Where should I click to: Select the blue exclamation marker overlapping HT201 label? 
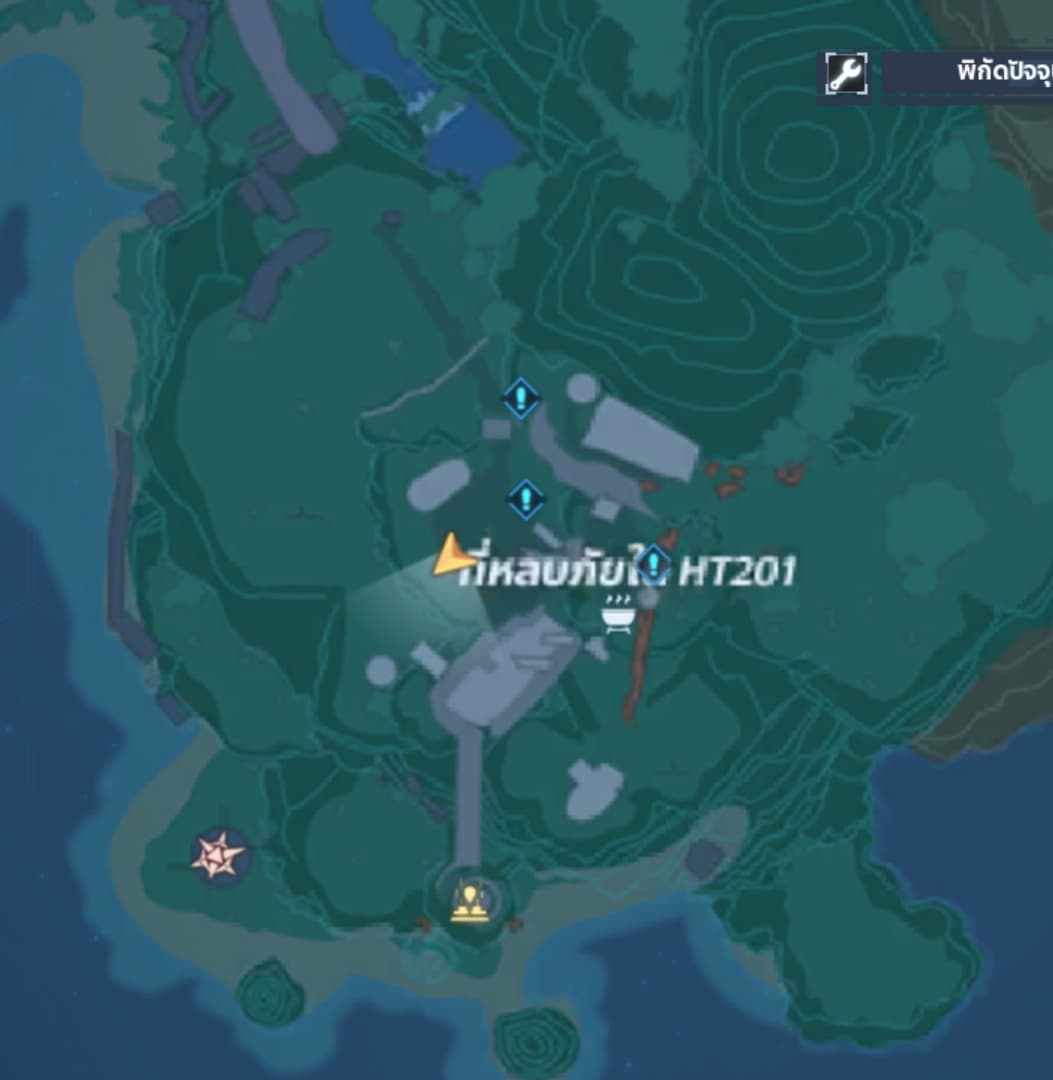(654, 564)
